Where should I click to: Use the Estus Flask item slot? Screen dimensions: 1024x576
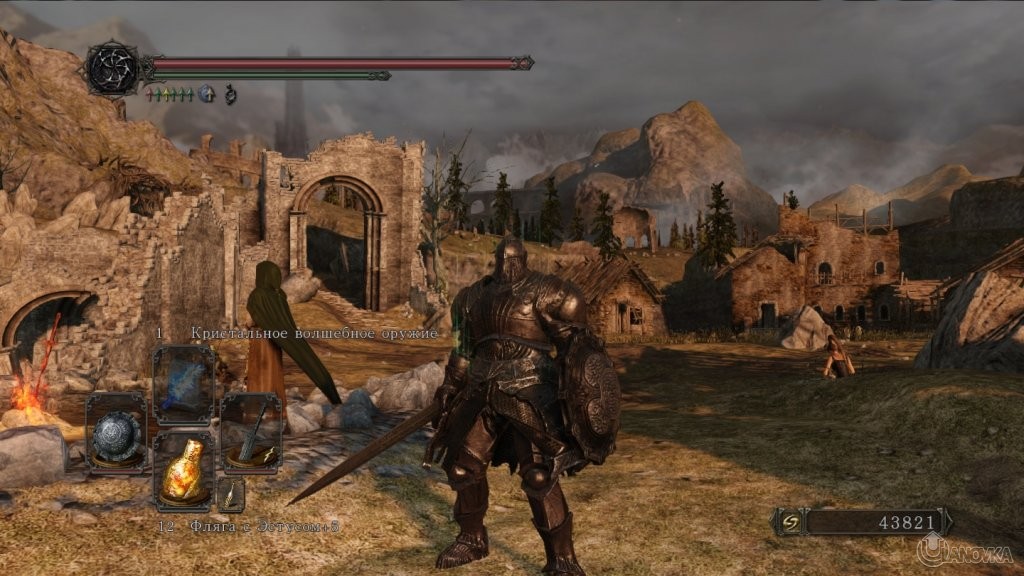point(184,469)
